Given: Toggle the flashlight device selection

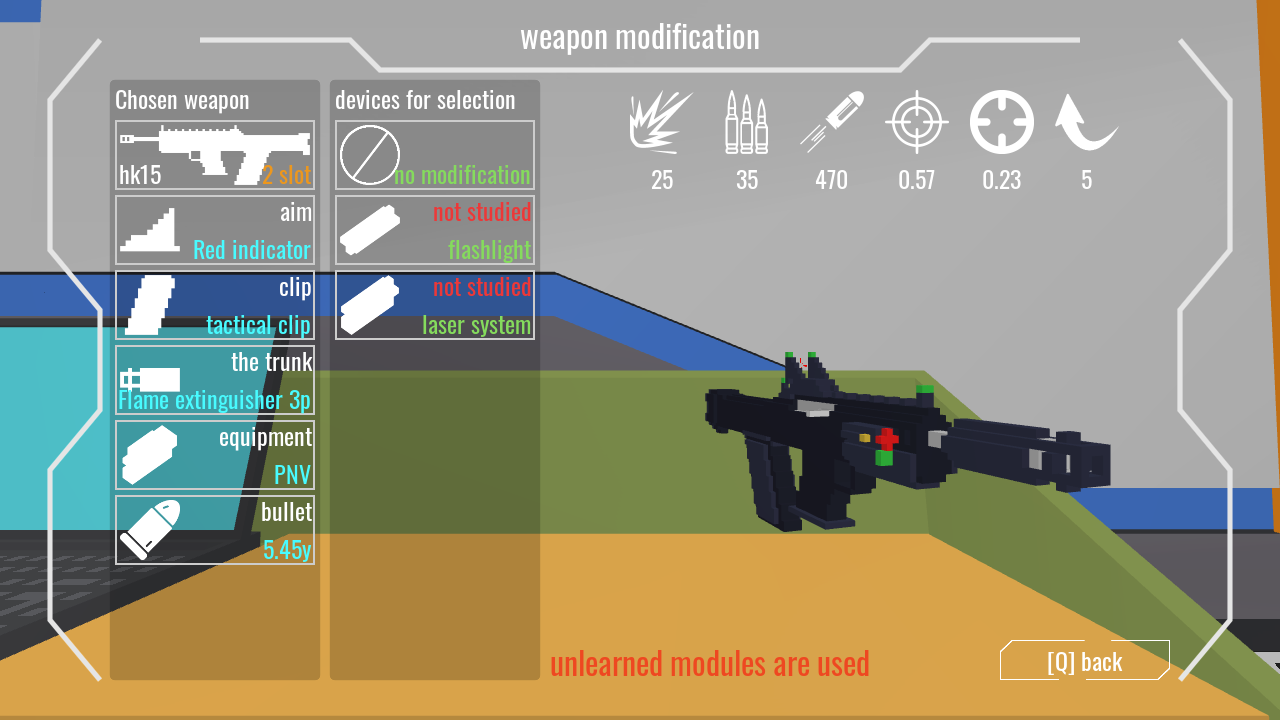Looking at the screenshot, I should [x=434, y=230].
